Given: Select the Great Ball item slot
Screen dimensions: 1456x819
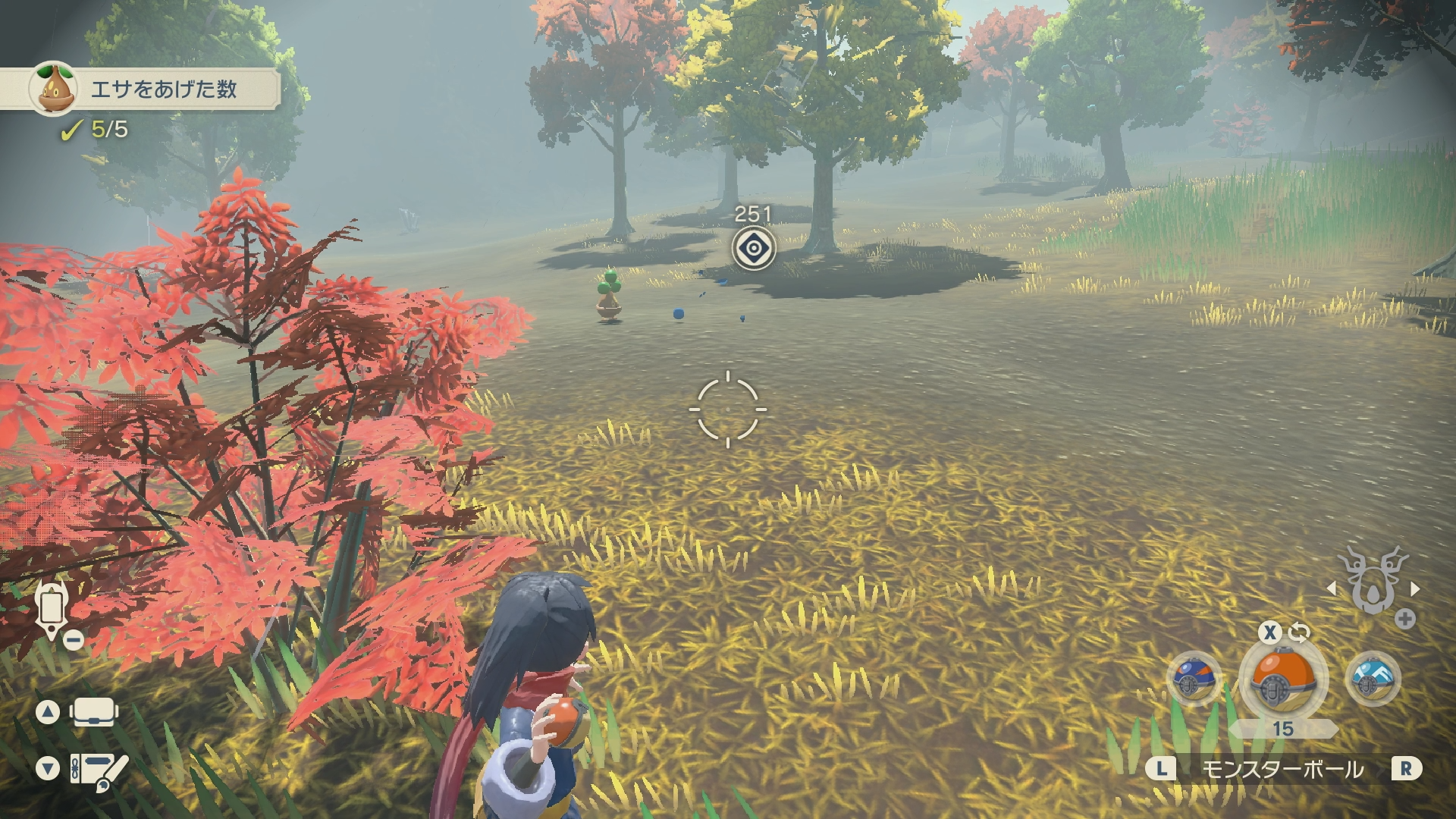Looking at the screenshot, I should (x=1192, y=679).
